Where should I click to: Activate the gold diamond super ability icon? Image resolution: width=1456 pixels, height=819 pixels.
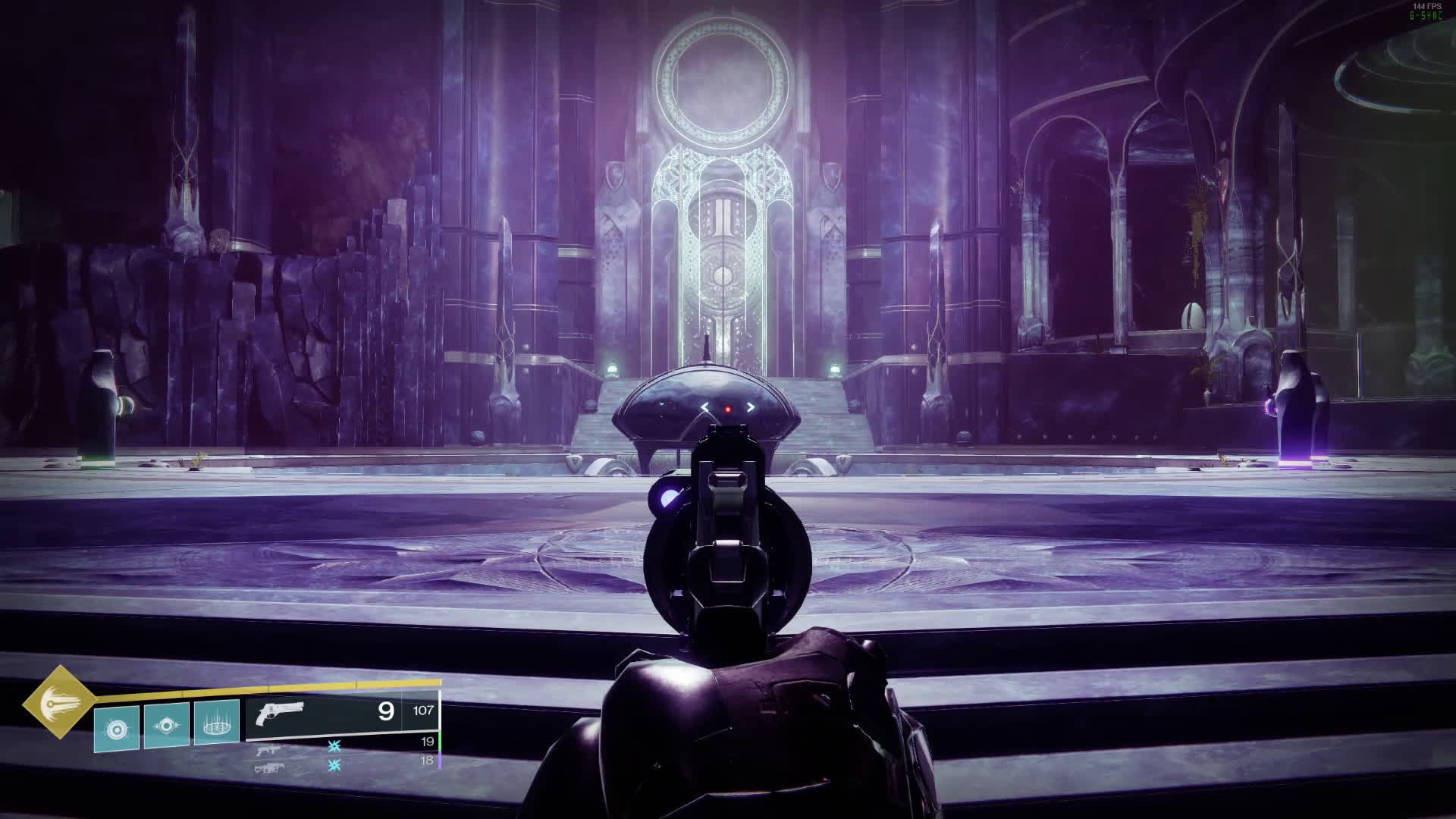(59, 702)
